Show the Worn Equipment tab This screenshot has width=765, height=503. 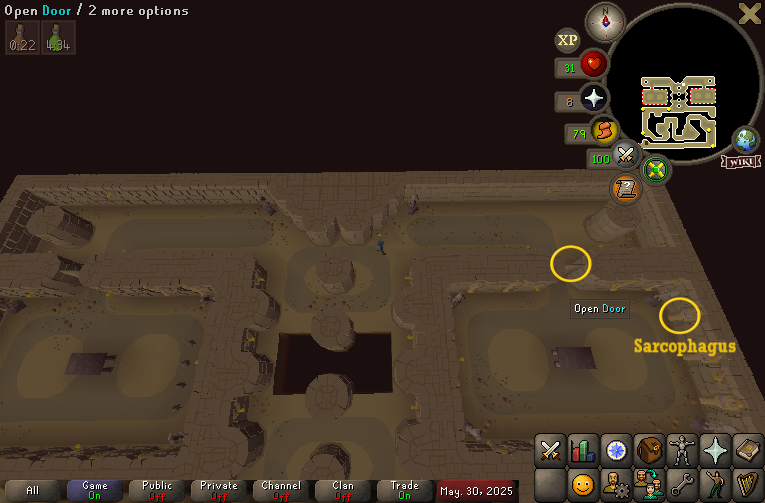683,451
